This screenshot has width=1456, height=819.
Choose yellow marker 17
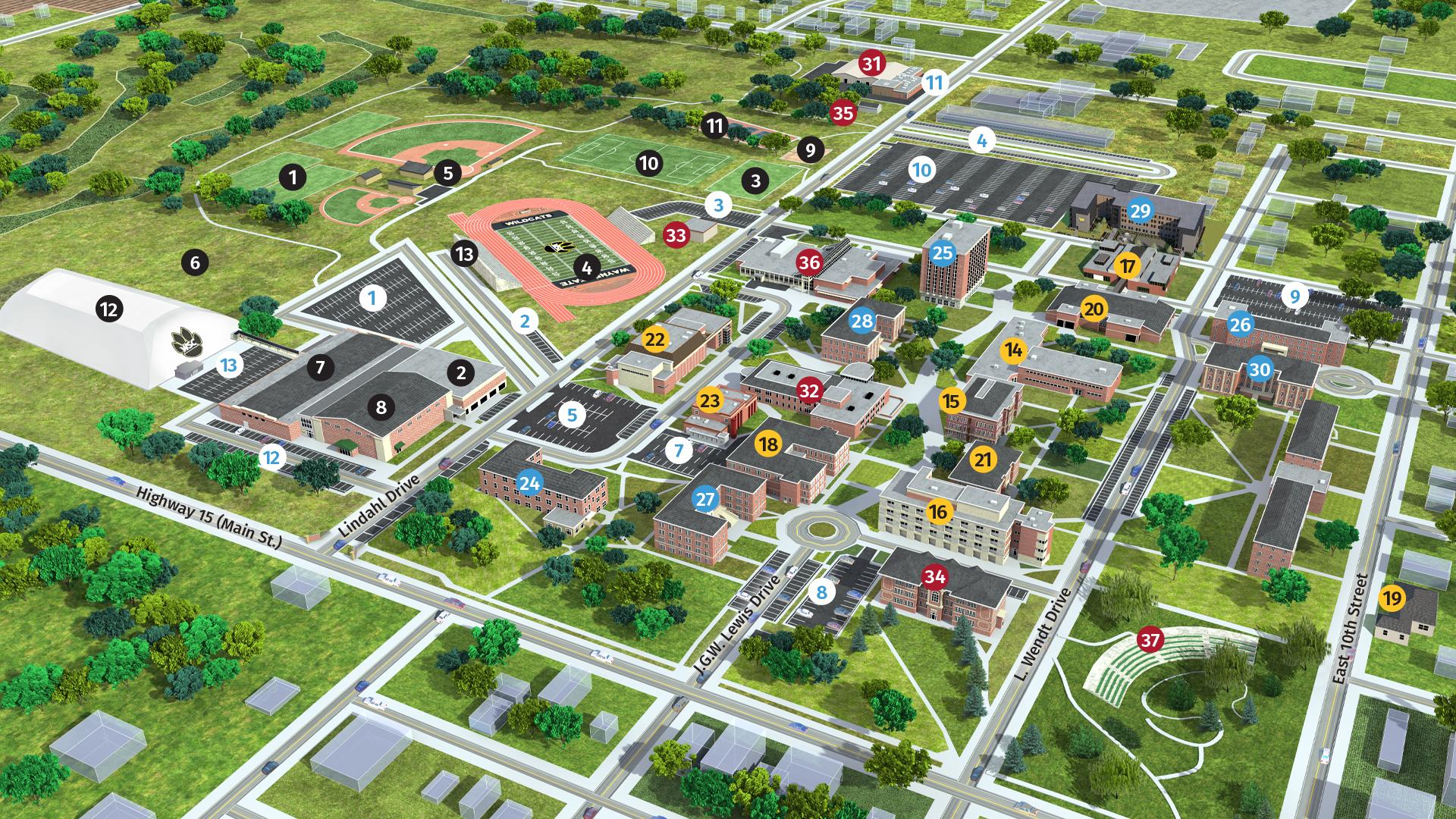1128,266
